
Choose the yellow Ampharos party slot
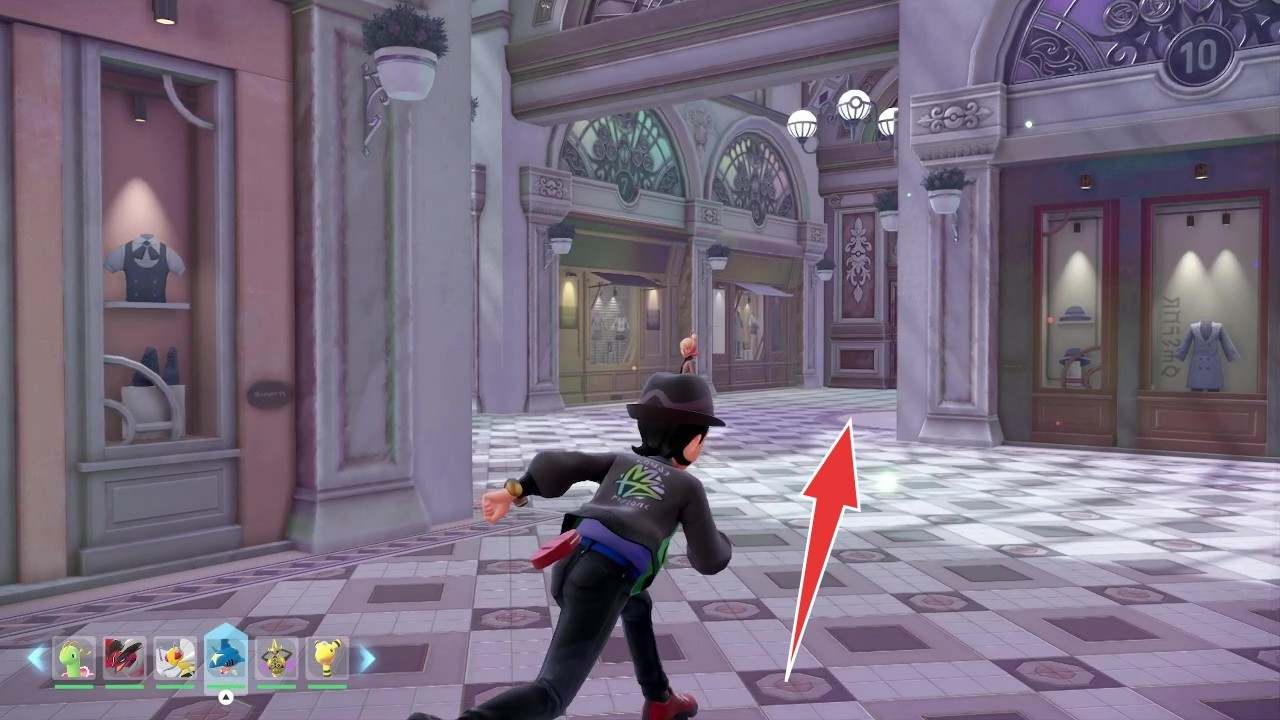coord(327,658)
